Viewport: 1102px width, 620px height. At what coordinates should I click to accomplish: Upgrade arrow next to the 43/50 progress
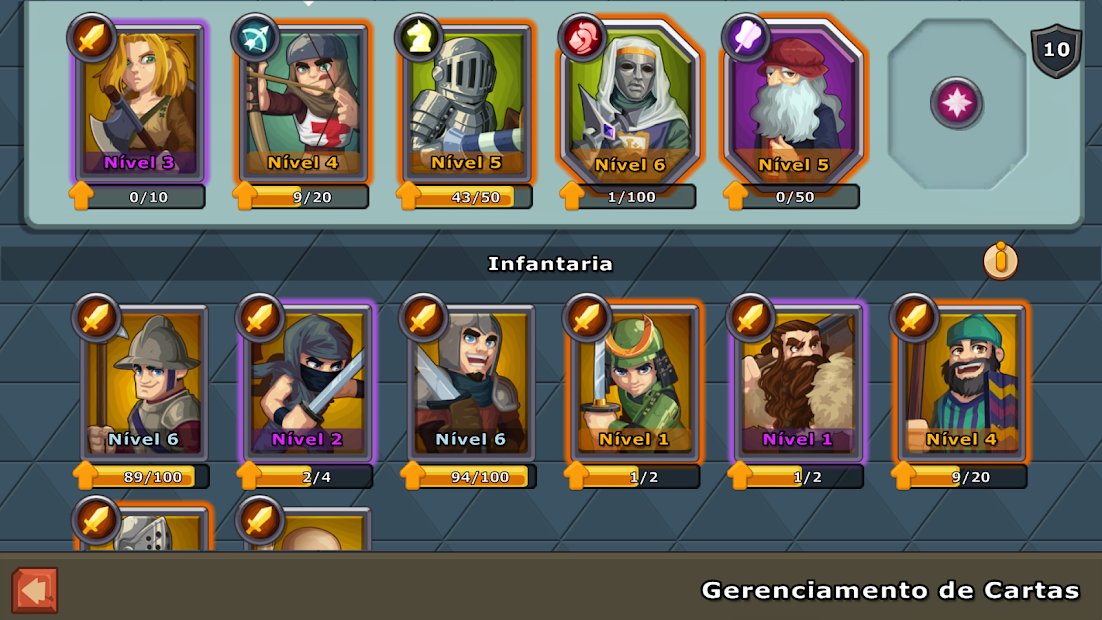409,196
